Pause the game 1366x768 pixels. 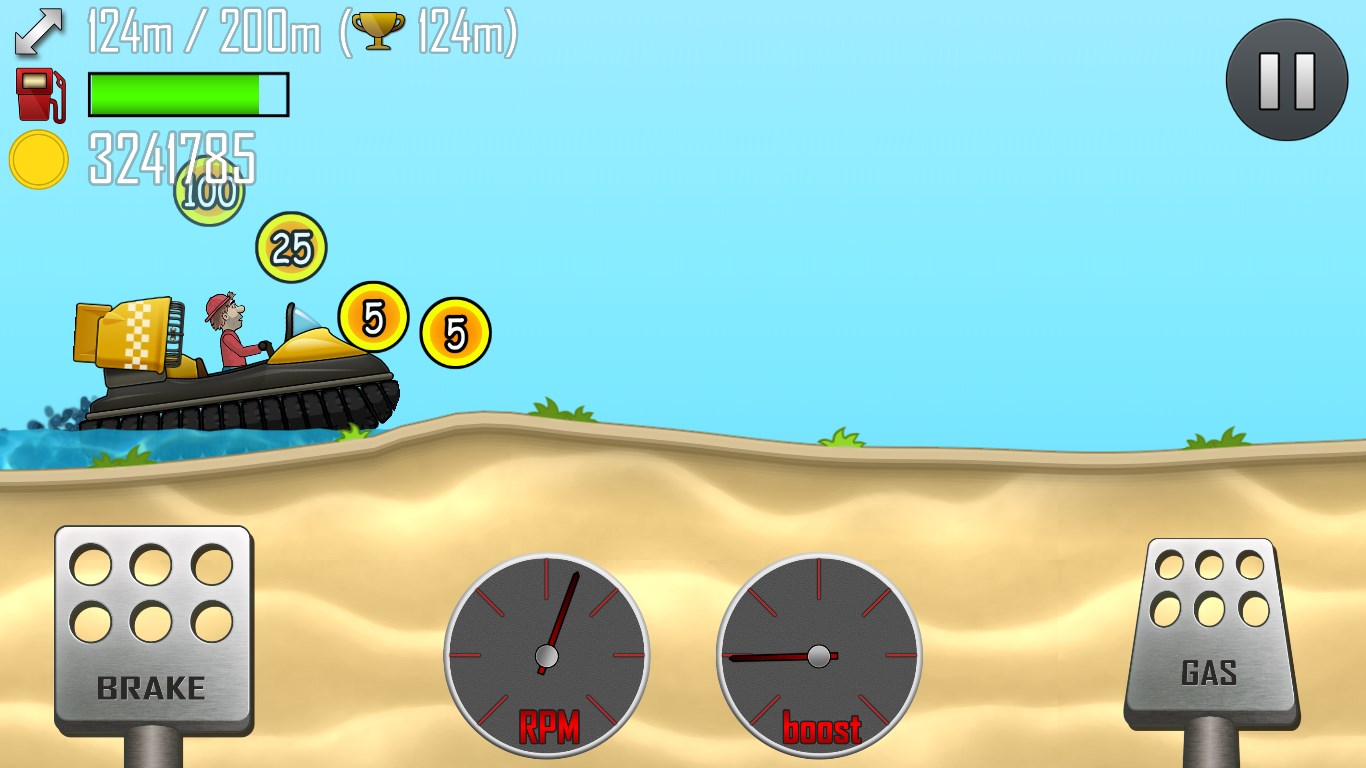pos(1286,80)
